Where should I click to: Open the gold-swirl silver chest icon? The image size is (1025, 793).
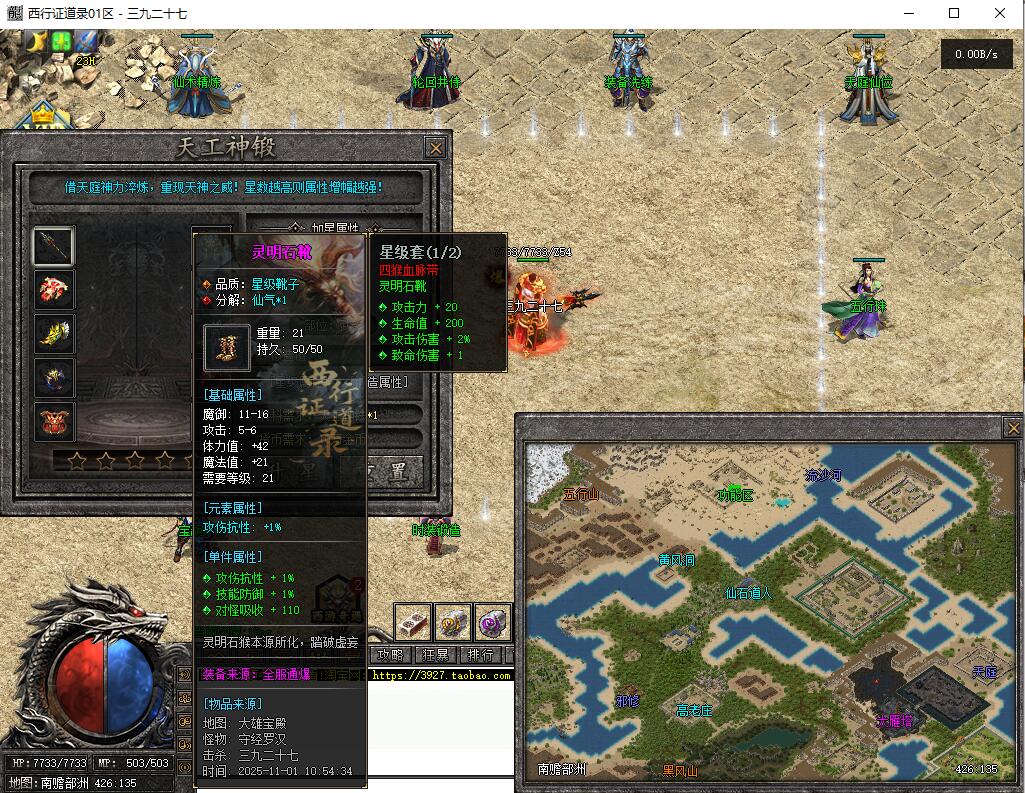pyautogui.click(x=453, y=622)
